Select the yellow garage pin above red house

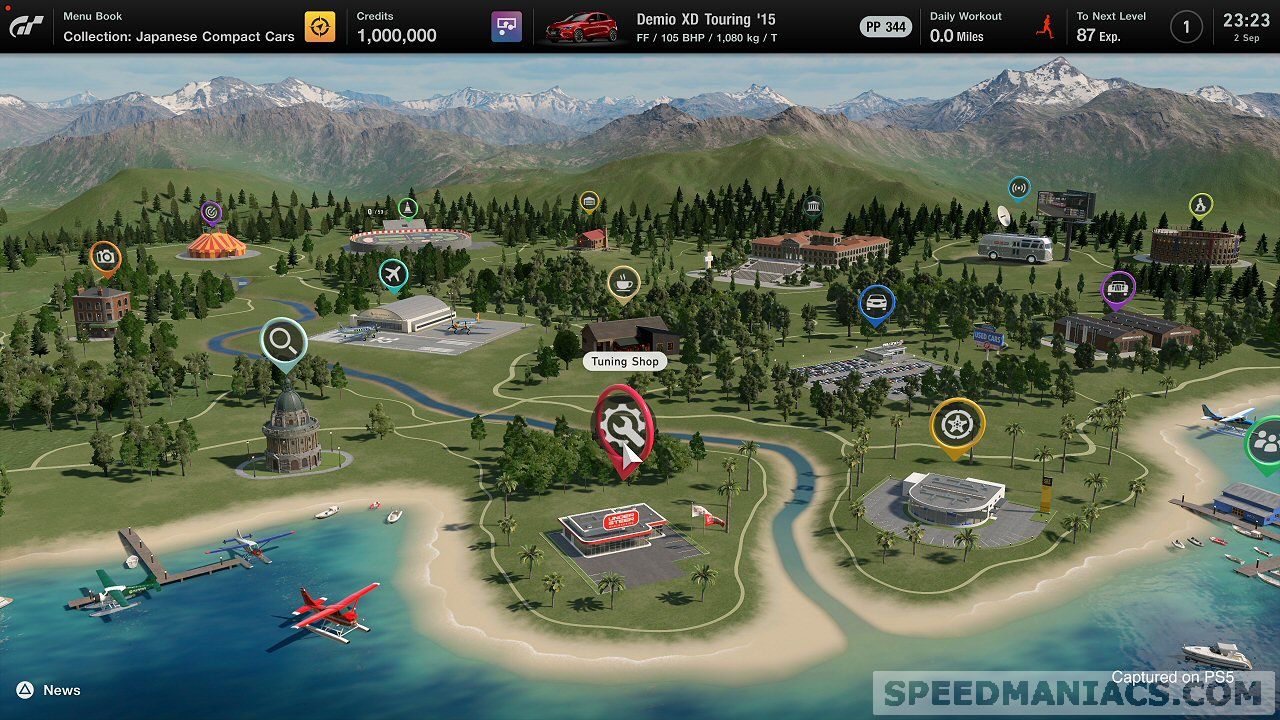(x=589, y=202)
